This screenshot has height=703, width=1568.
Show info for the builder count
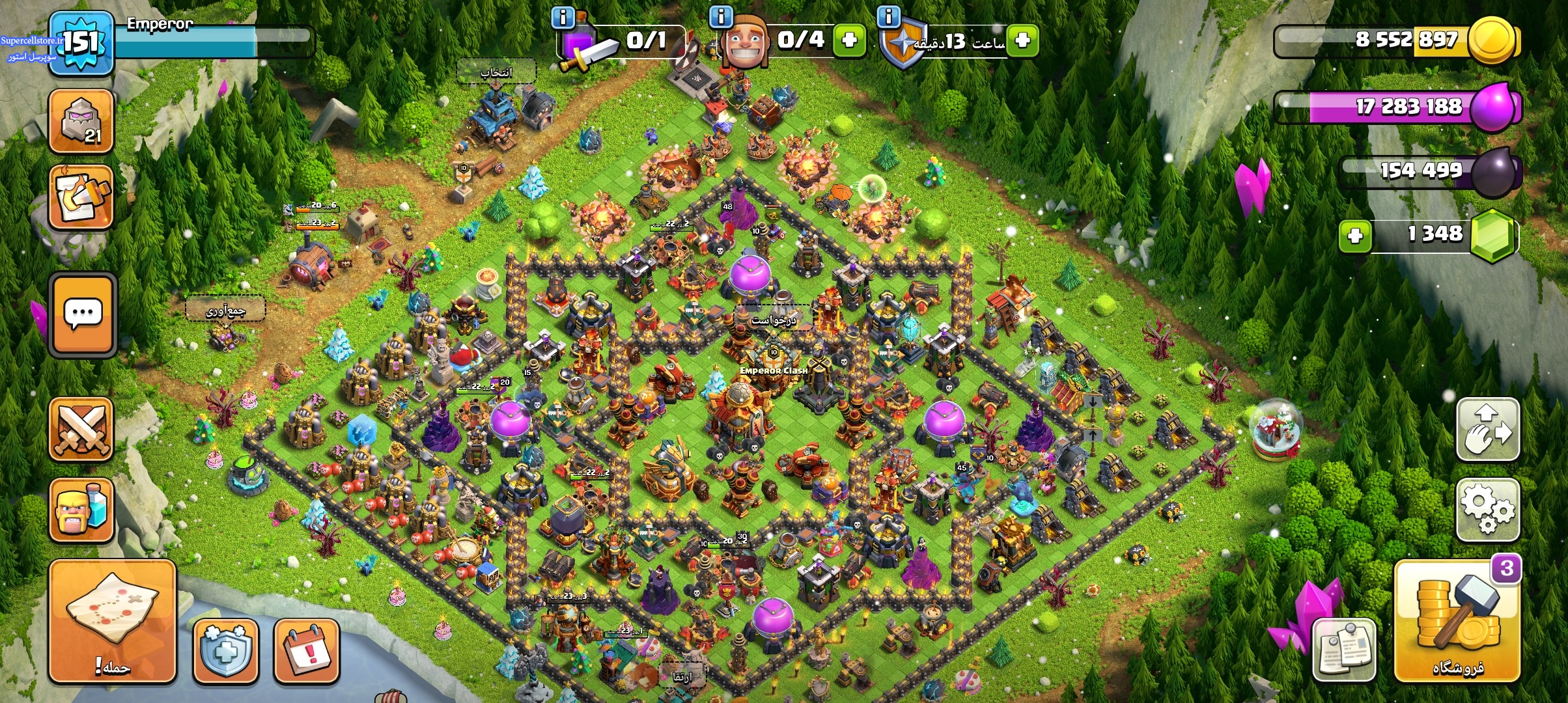721,16
